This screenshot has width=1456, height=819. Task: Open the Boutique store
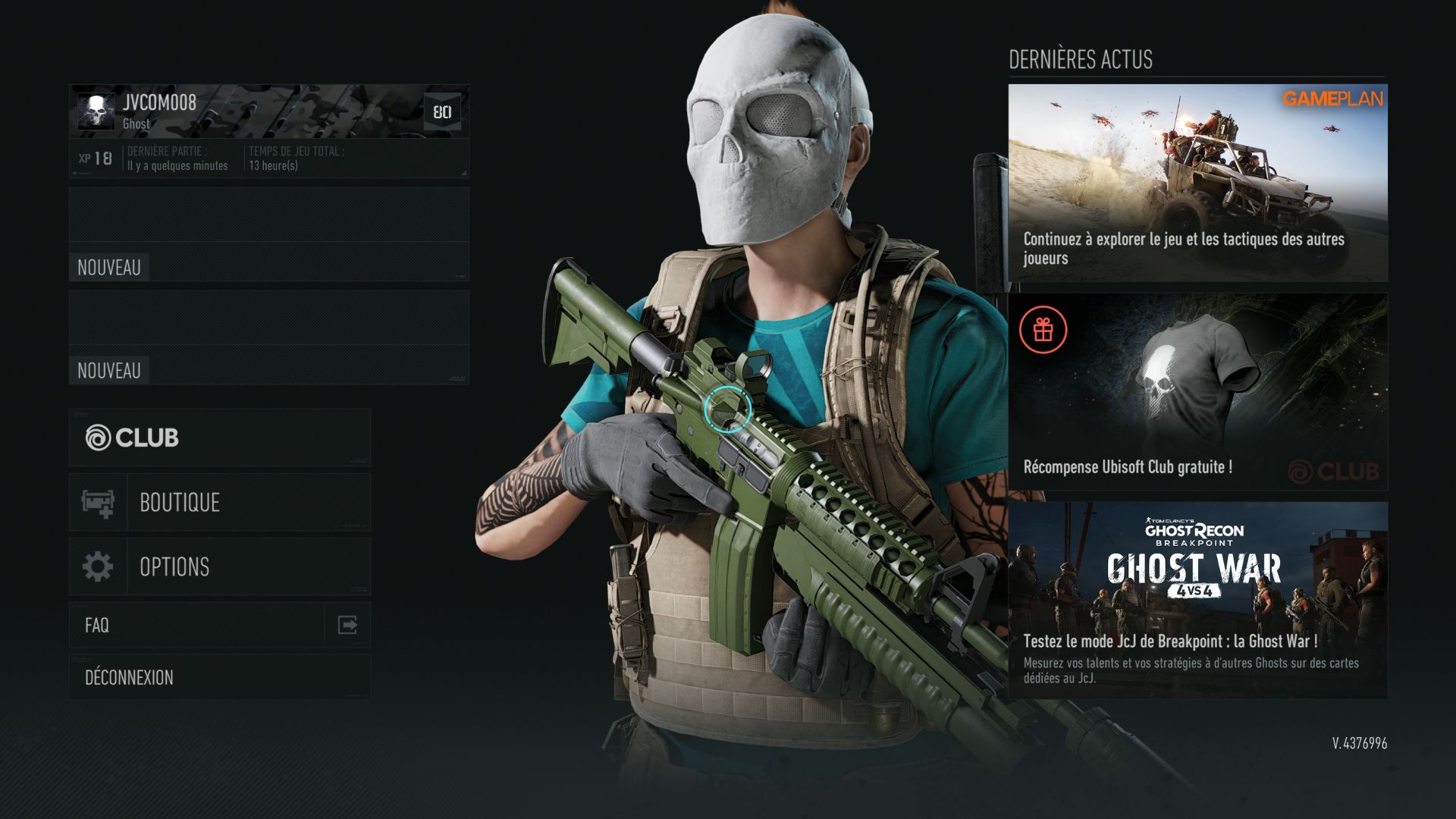point(220,502)
